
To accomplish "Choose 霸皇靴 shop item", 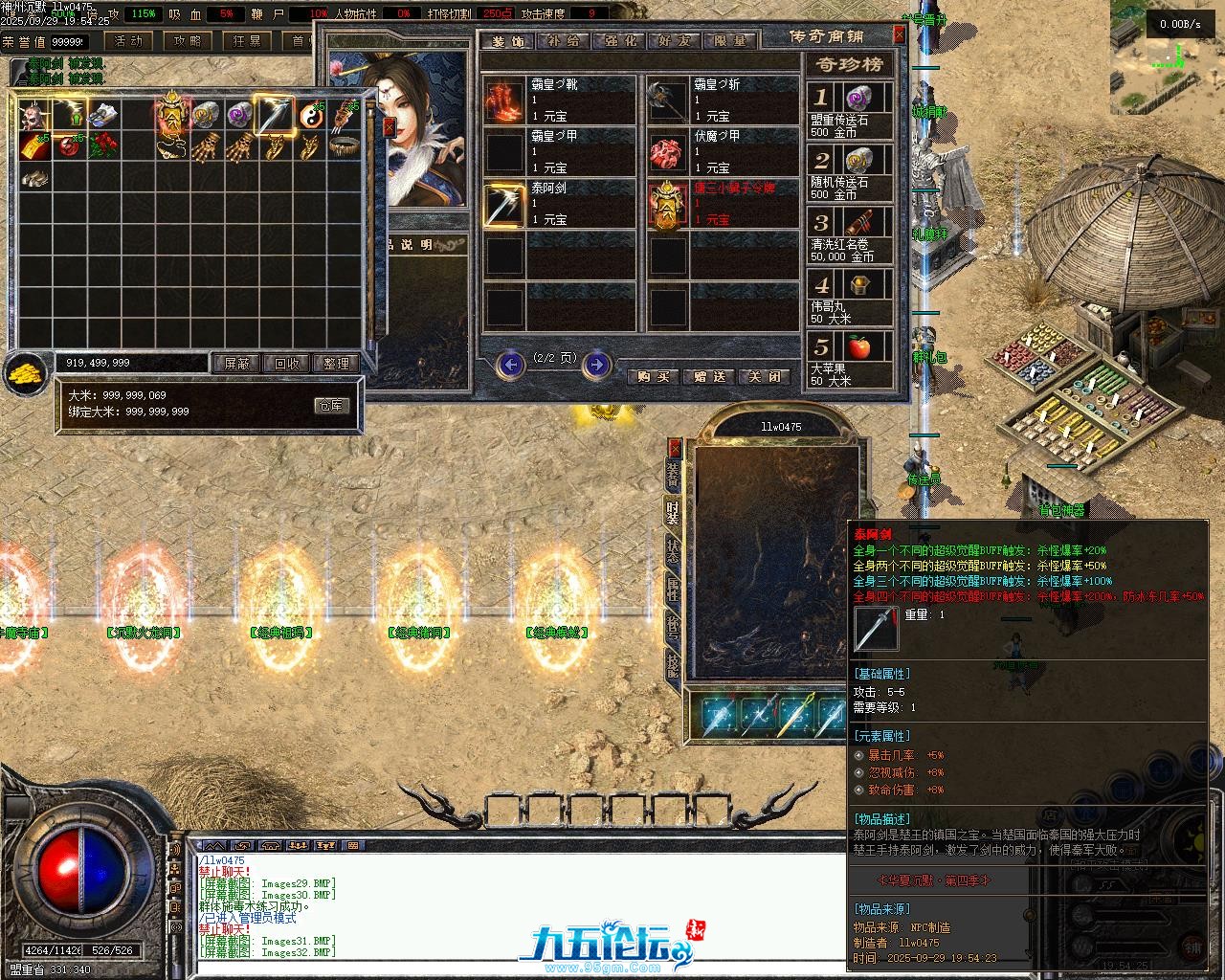I will pos(559,100).
